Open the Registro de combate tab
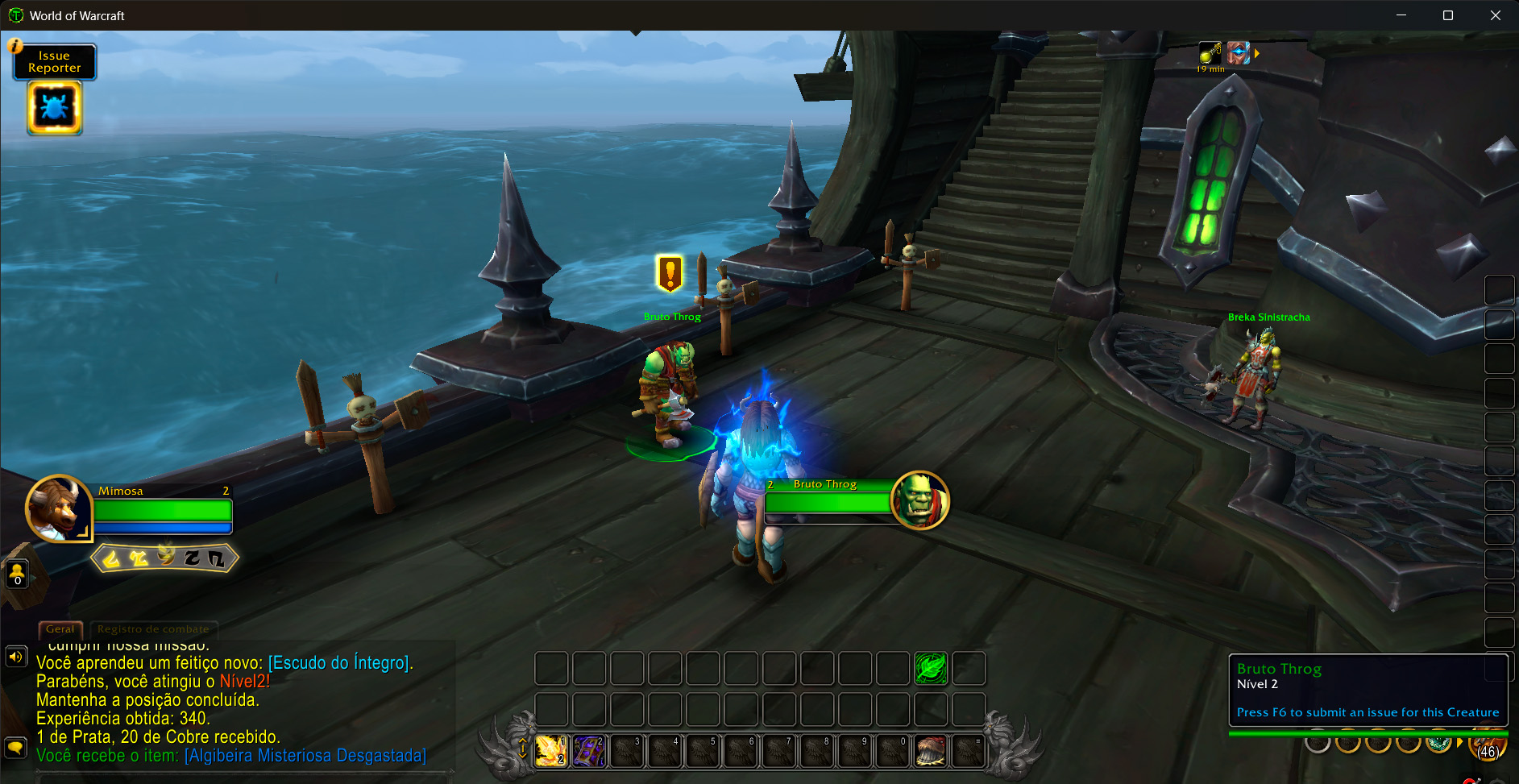This screenshot has width=1519, height=784. coord(153,629)
